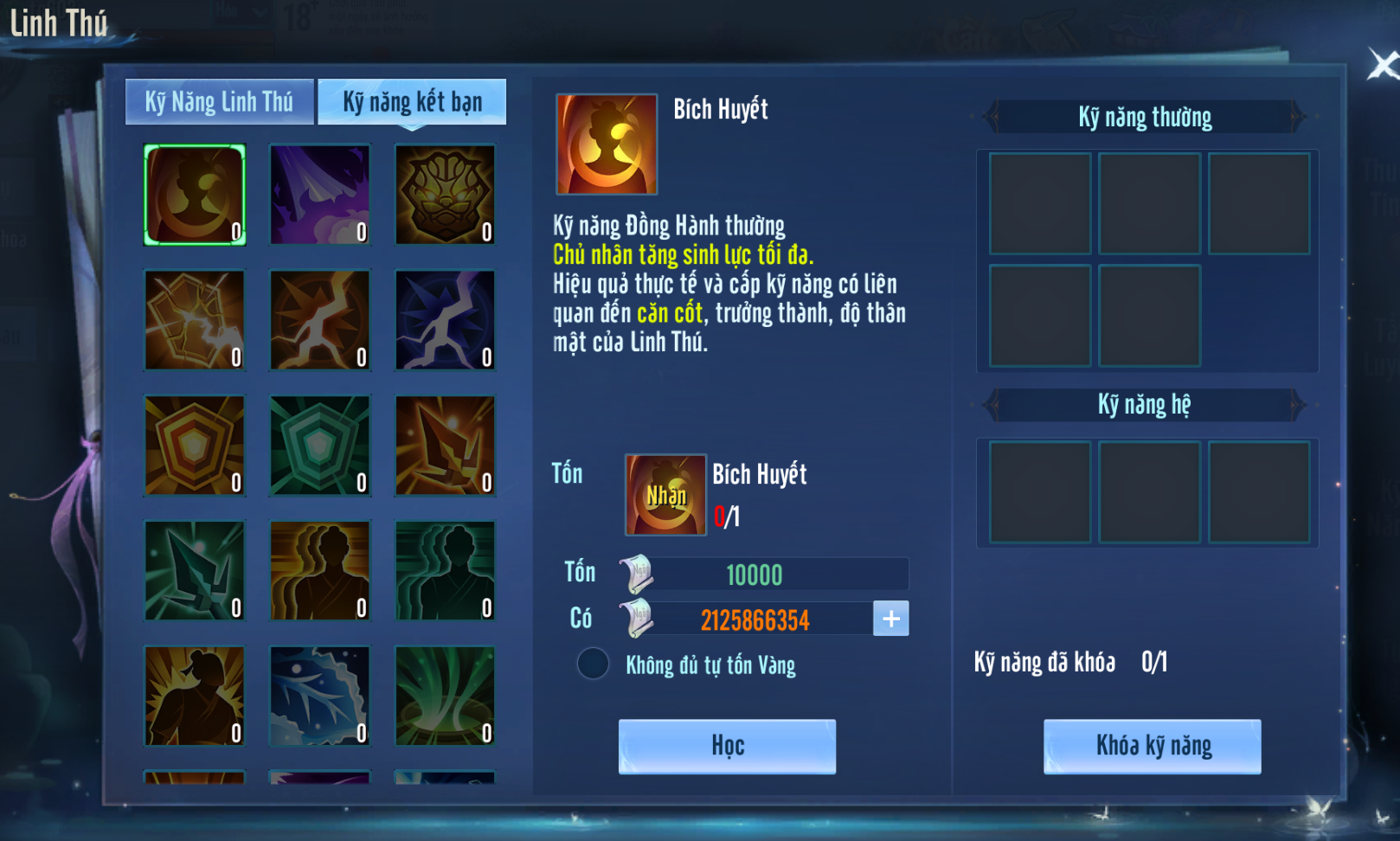Click the Học button to learn skill
This screenshot has height=841, width=1400.
727,746
